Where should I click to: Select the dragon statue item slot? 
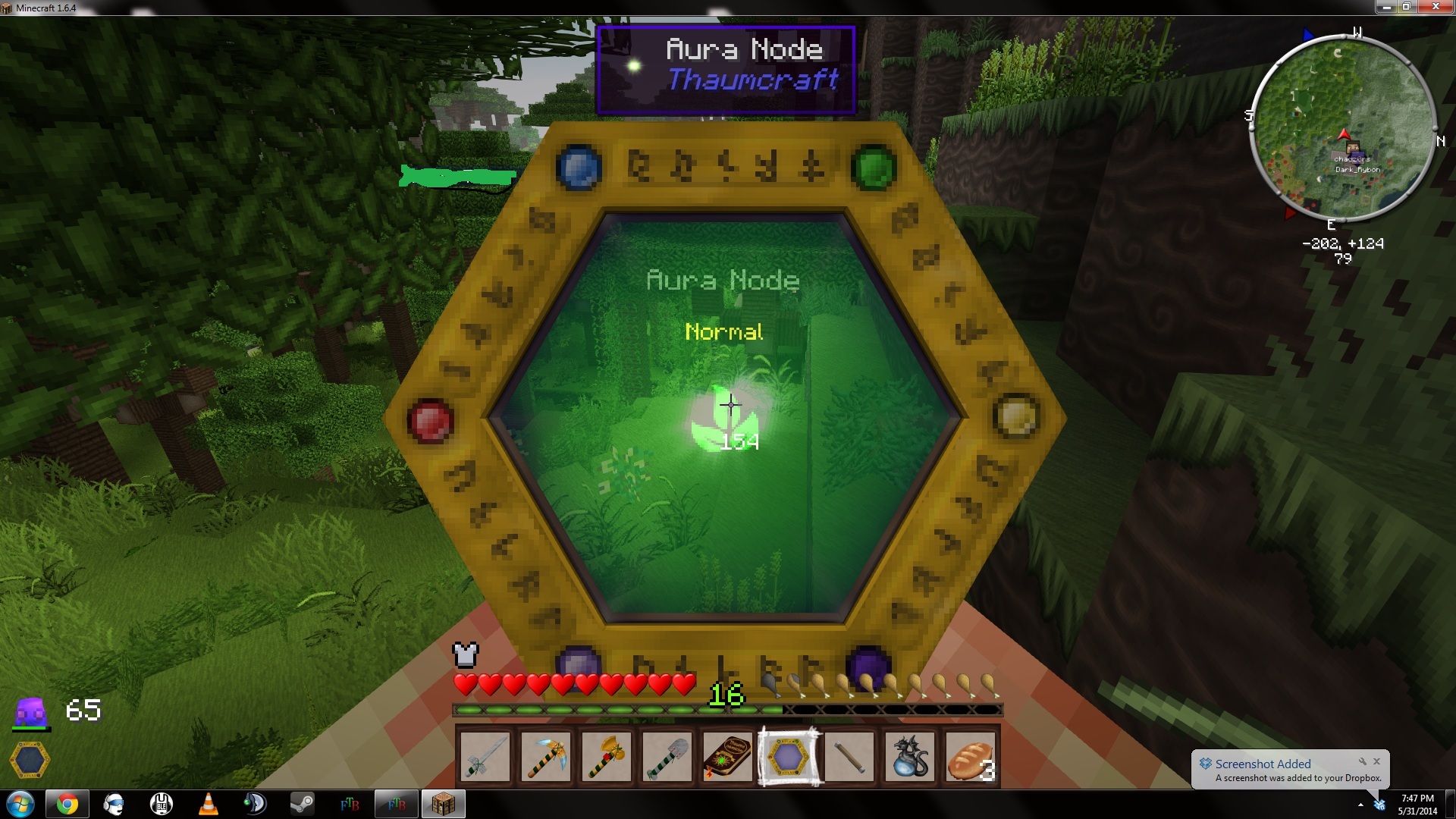(910, 756)
